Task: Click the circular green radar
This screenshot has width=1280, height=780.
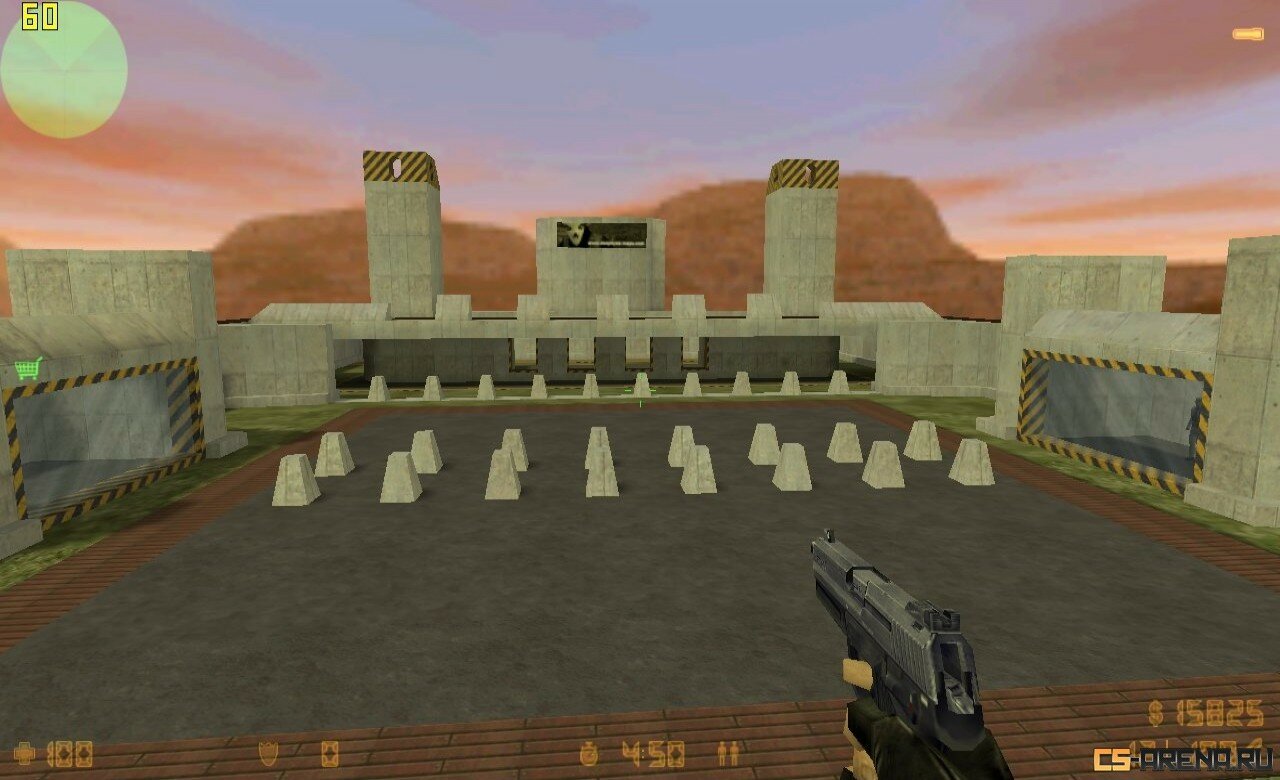Action: (64, 70)
